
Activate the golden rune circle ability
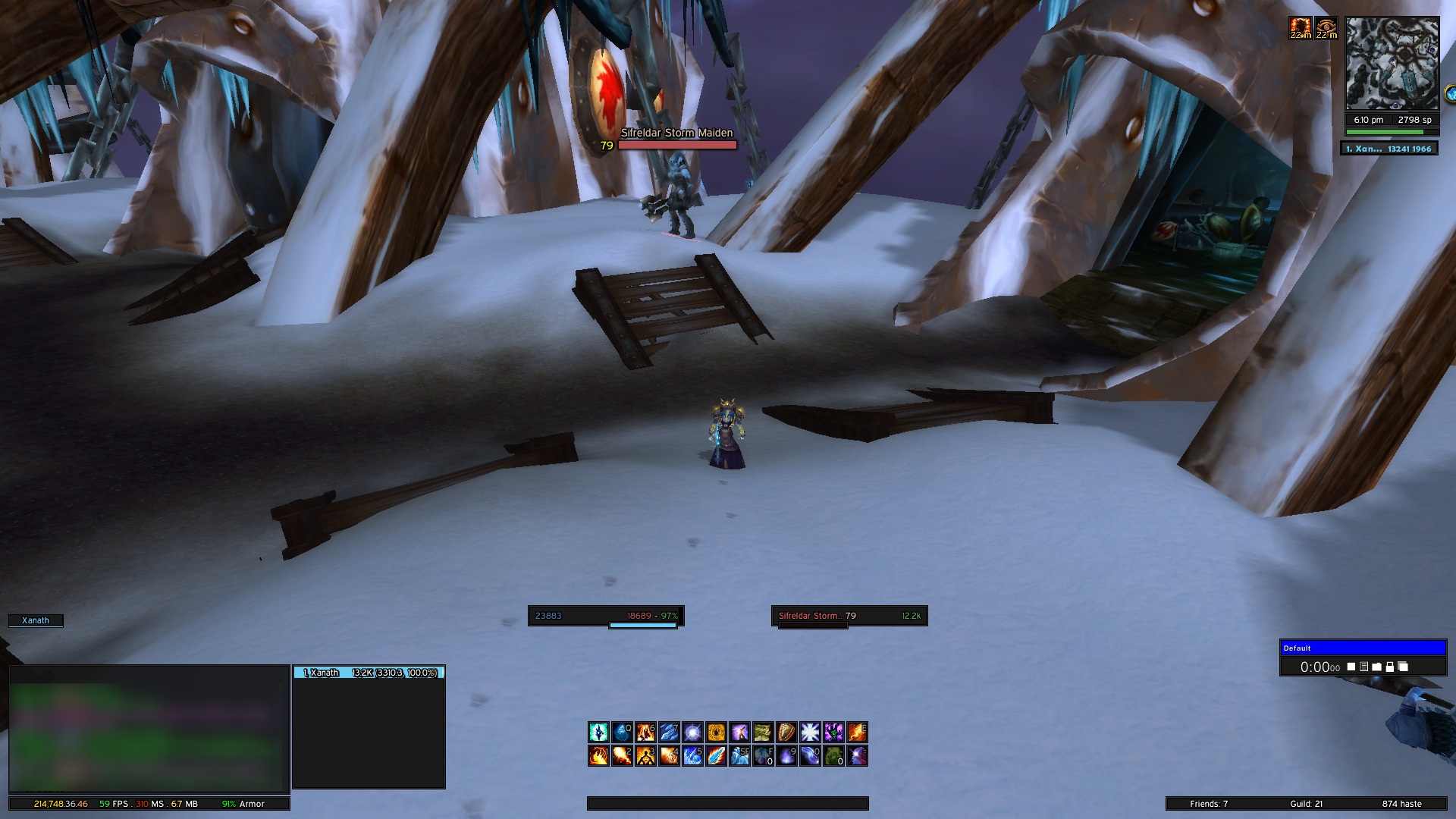point(716,732)
